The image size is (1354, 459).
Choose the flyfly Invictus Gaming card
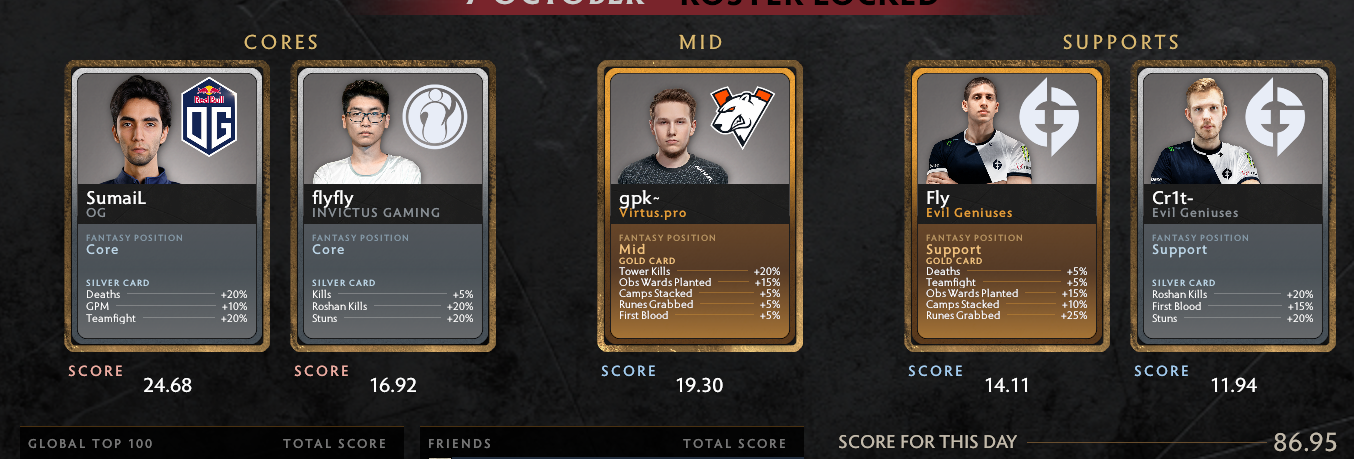click(x=392, y=206)
